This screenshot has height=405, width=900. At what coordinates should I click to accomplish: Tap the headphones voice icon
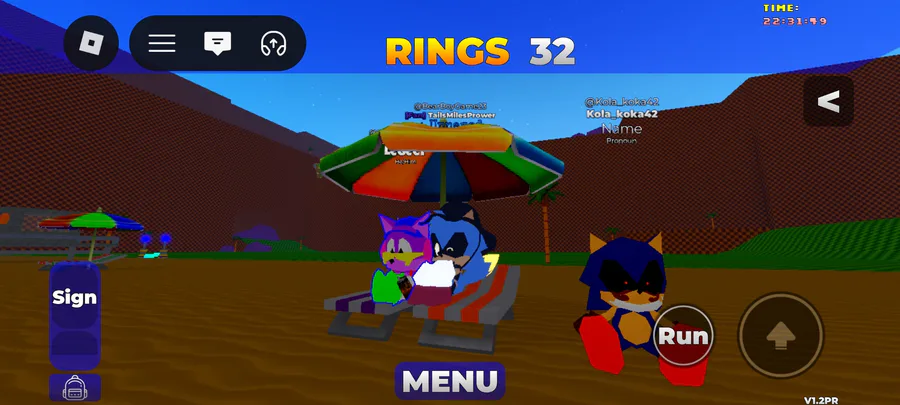click(272, 43)
